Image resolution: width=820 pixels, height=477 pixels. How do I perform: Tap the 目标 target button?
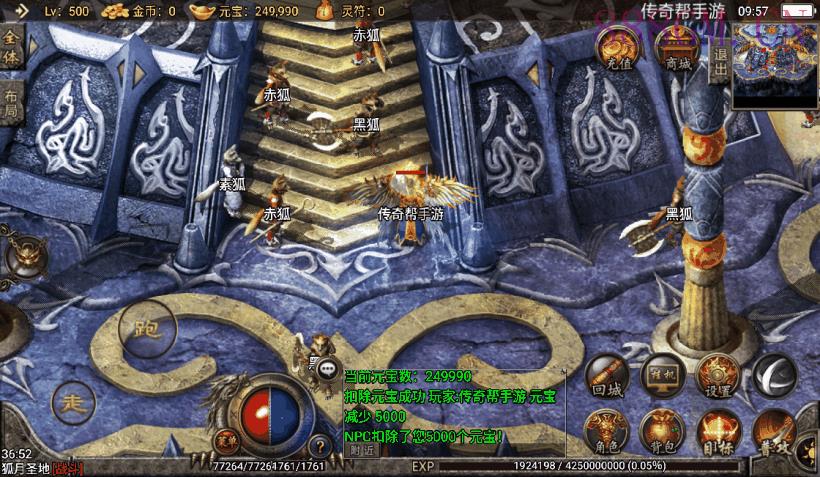coord(717,431)
